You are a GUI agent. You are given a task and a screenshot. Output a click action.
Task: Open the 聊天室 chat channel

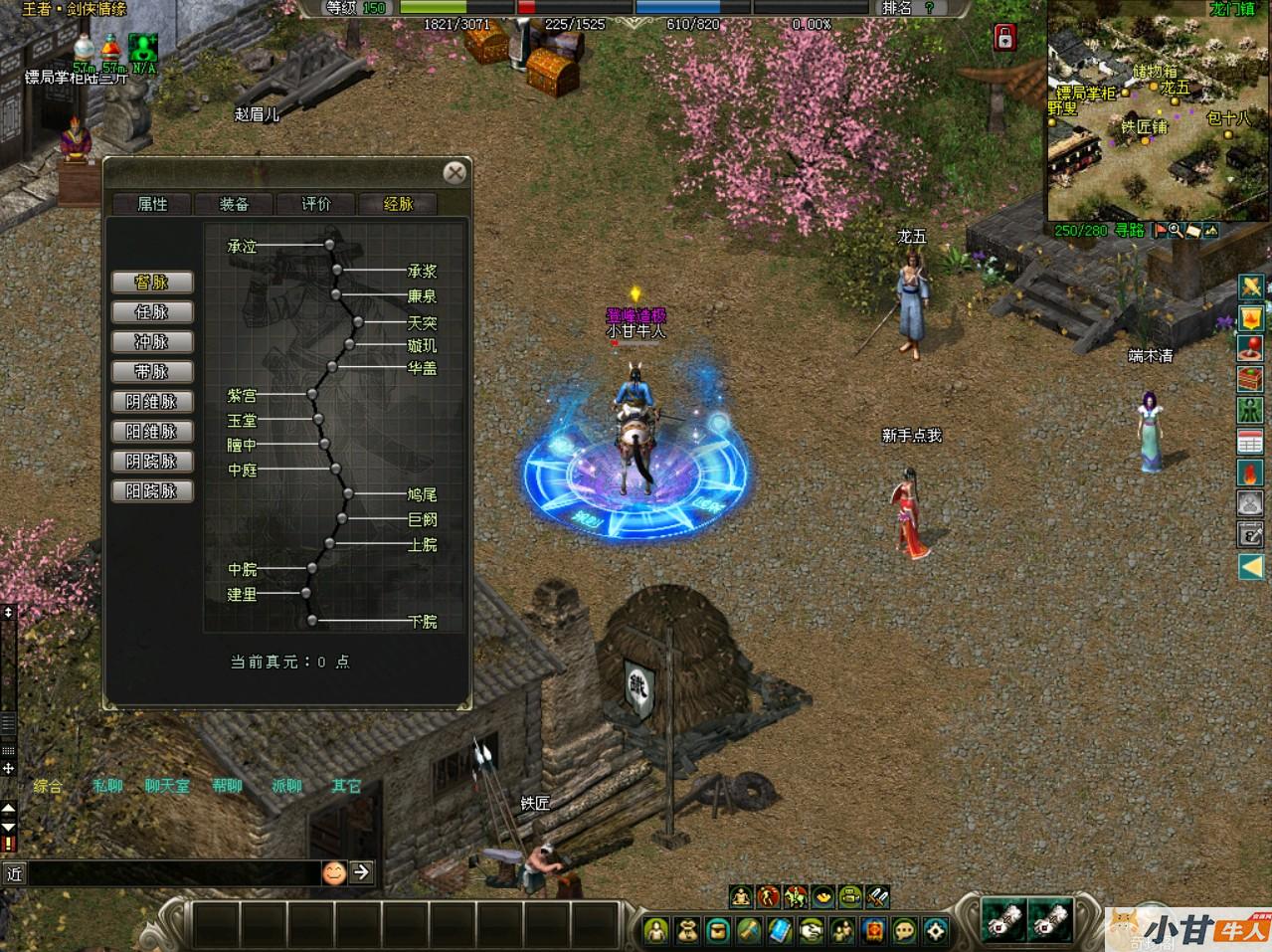click(167, 786)
